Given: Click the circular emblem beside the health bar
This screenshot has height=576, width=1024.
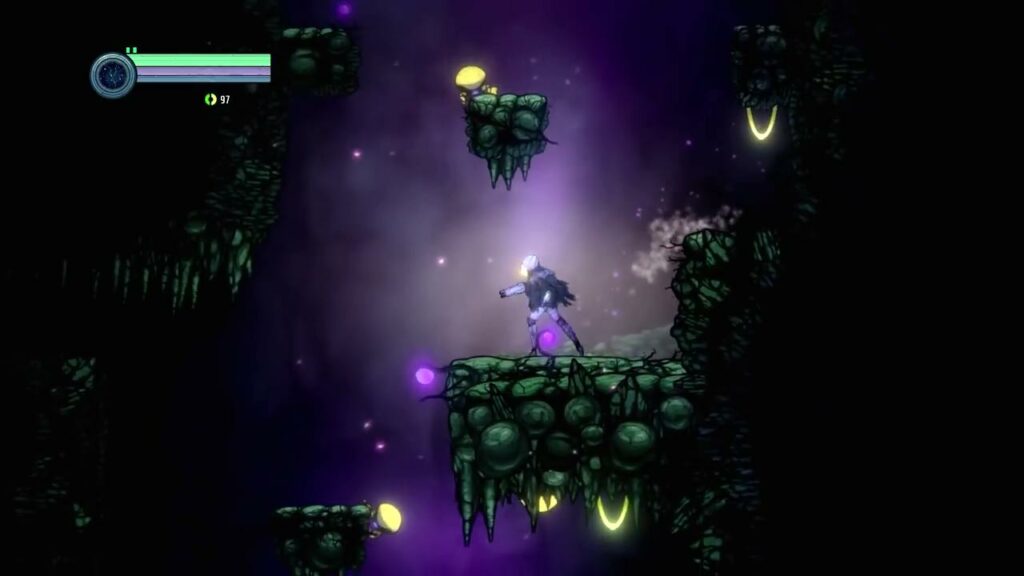Looking at the screenshot, I should pos(112,75).
